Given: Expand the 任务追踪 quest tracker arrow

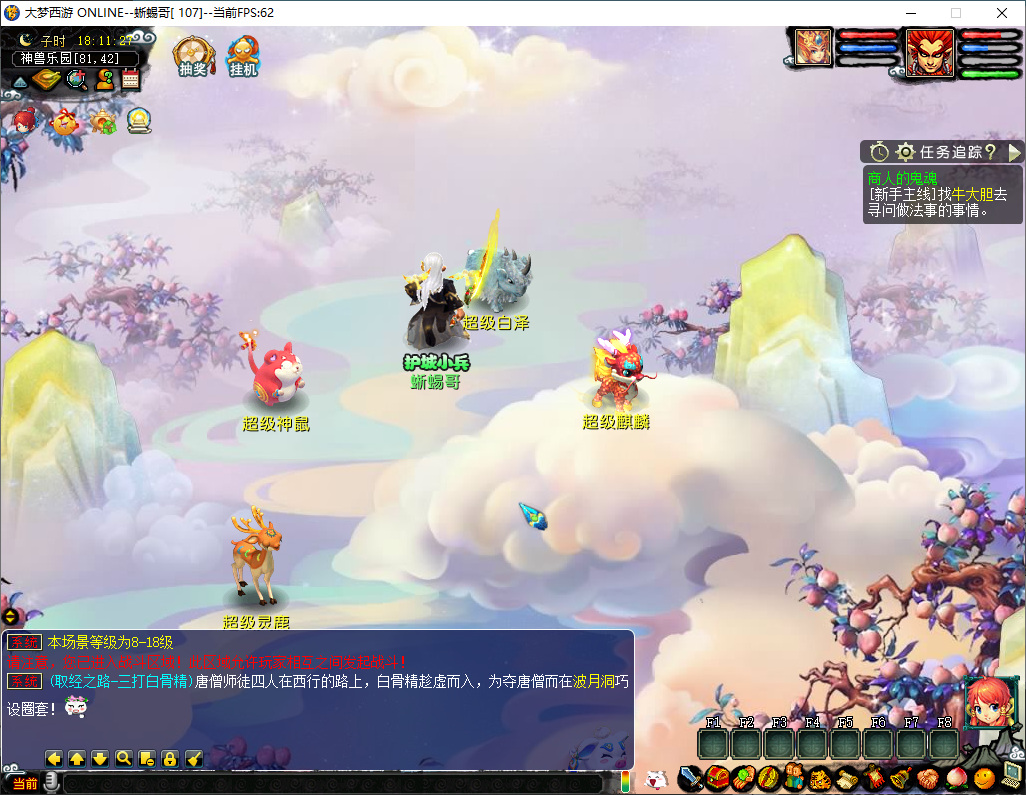Looking at the screenshot, I should [1014, 152].
